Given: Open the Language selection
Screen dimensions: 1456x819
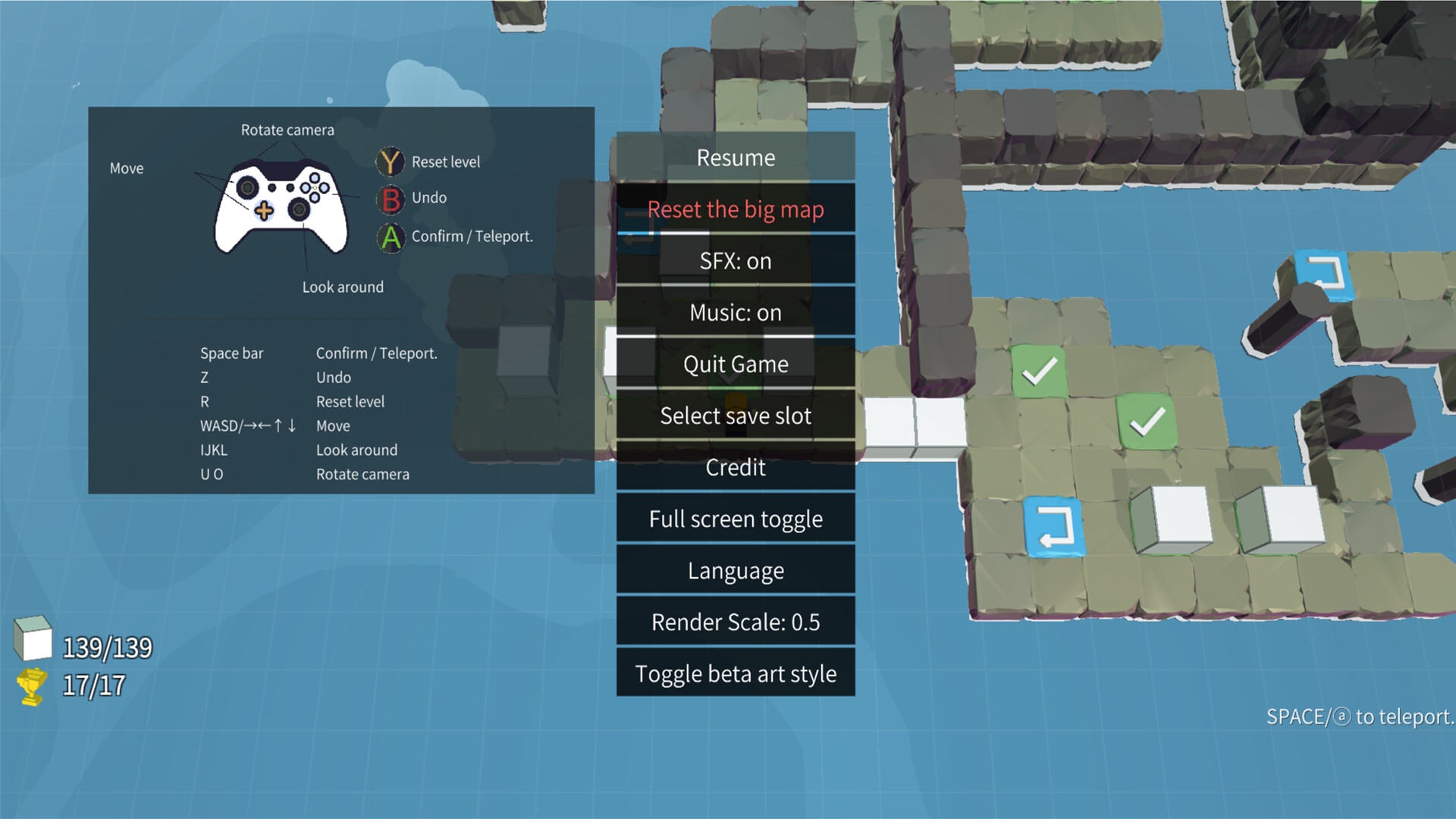Looking at the screenshot, I should coord(735,570).
